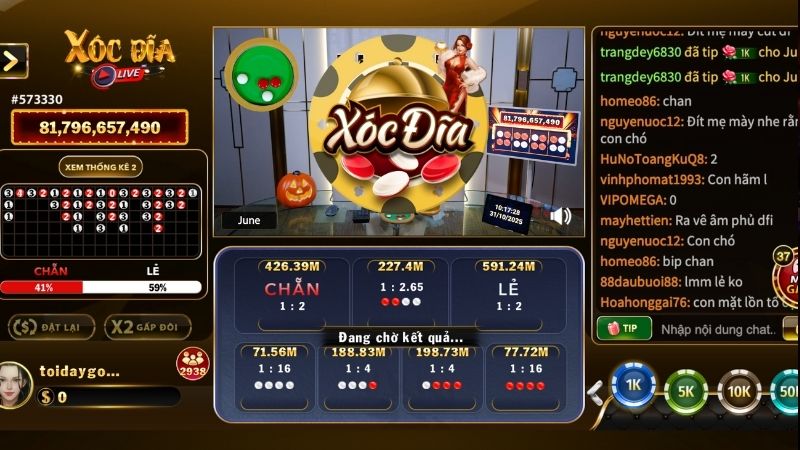Screen dimensions: 800x450
Task: Choose the 5K betting chip
Action: (685, 390)
